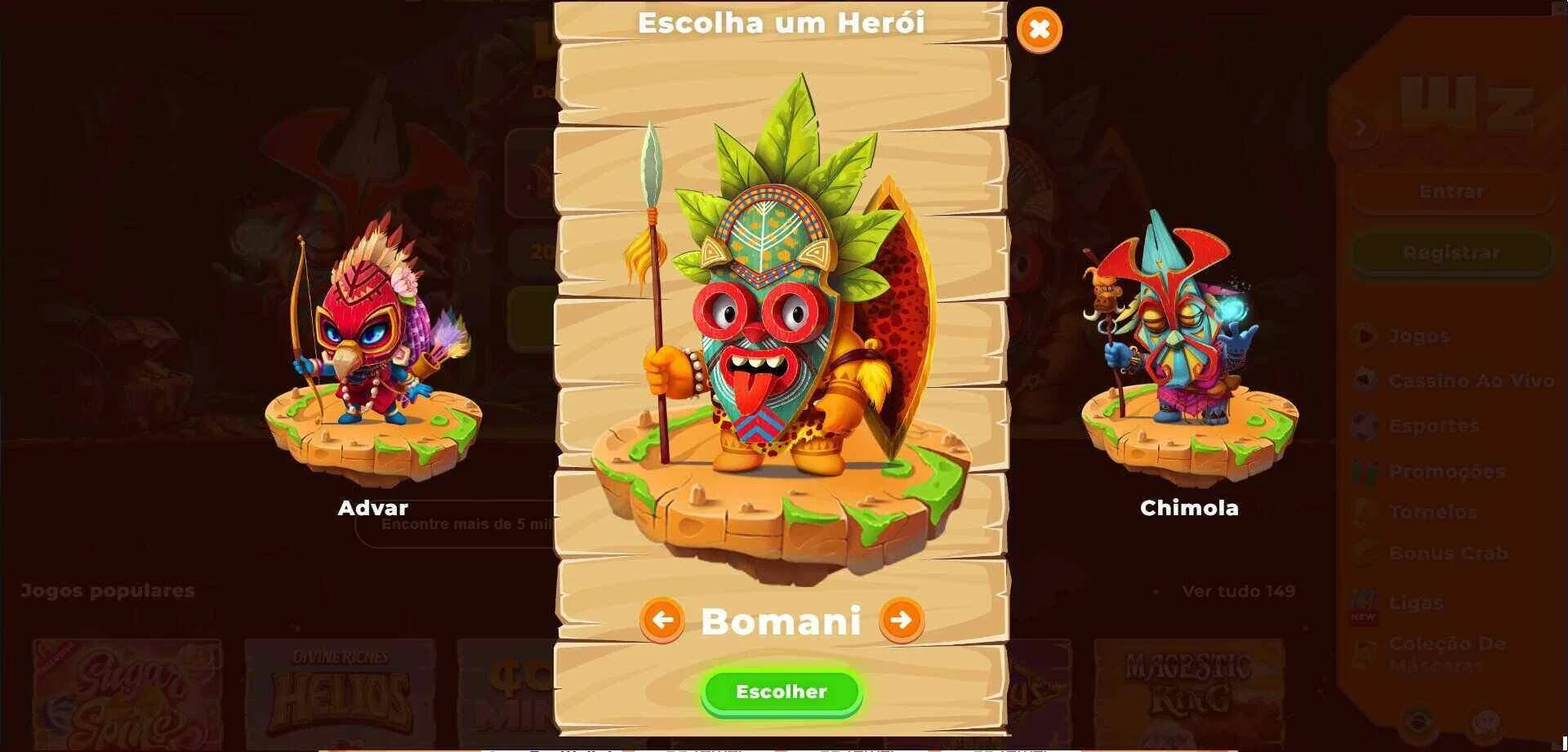Show the previous hero with left arrow
The height and width of the screenshot is (752, 1568).
[661, 621]
